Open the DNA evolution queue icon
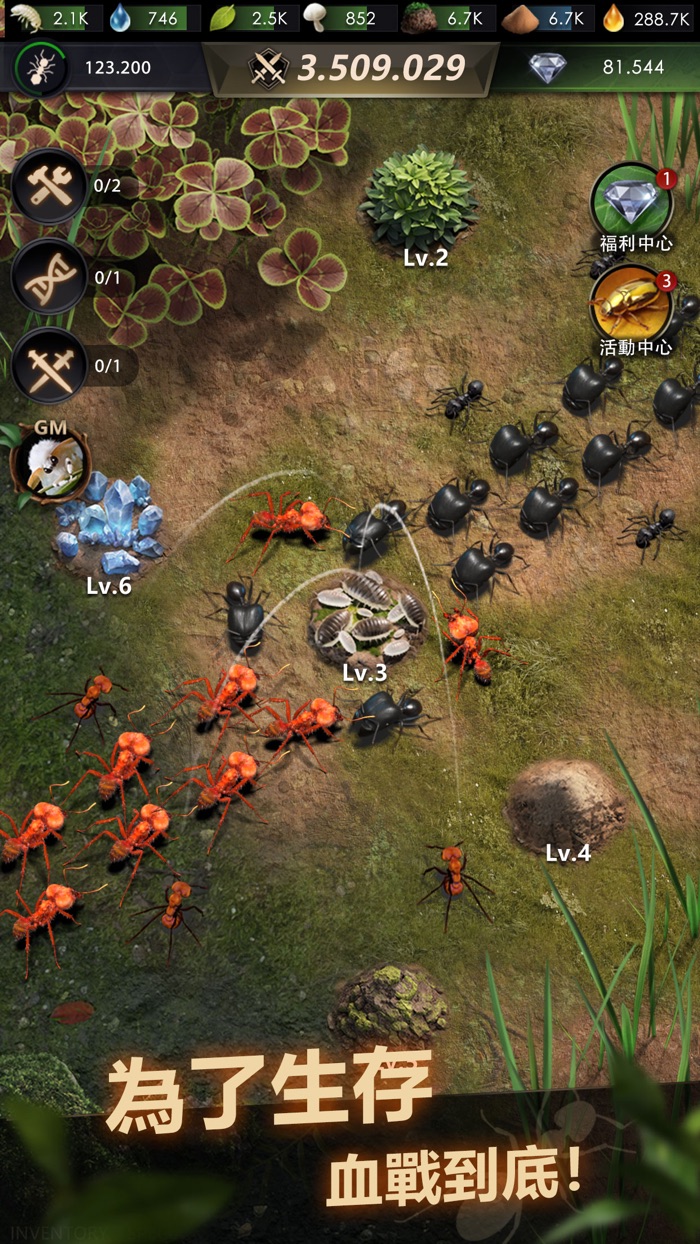This screenshot has height=1244, width=700. 49,277
